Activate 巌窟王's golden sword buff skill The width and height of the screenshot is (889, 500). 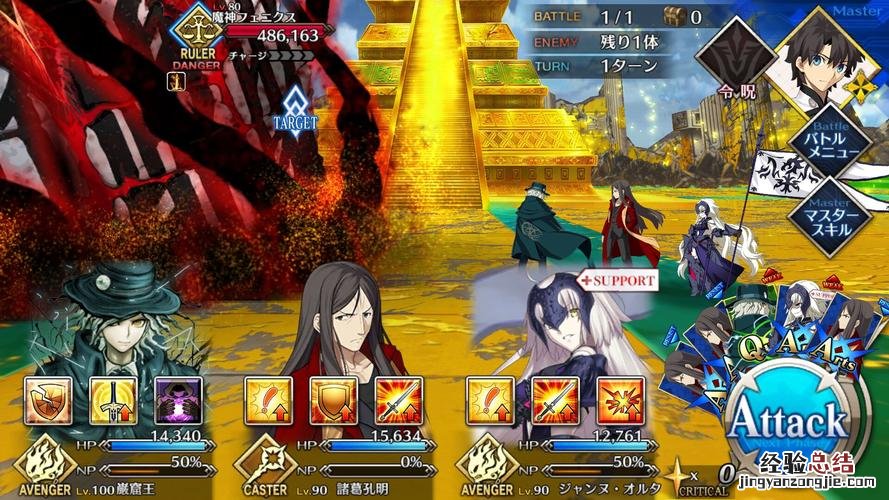[112, 400]
